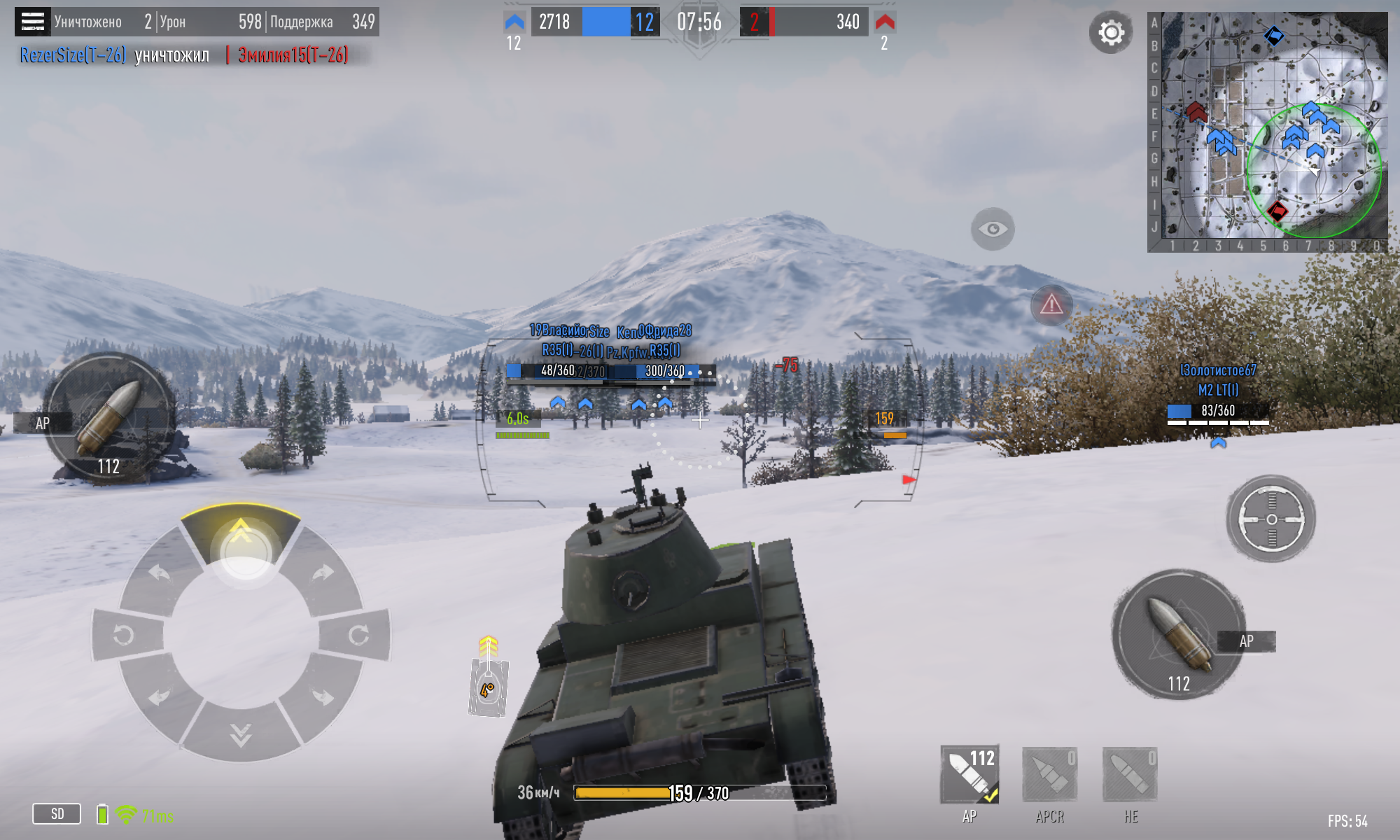Switch to HE shells

[1130, 775]
